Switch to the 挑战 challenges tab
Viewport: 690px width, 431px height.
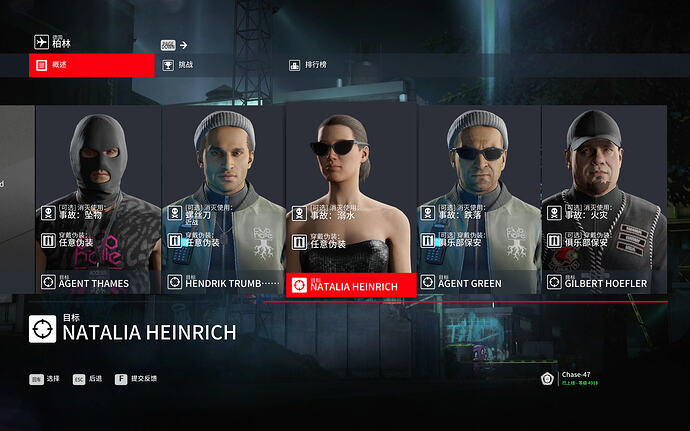coord(186,65)
